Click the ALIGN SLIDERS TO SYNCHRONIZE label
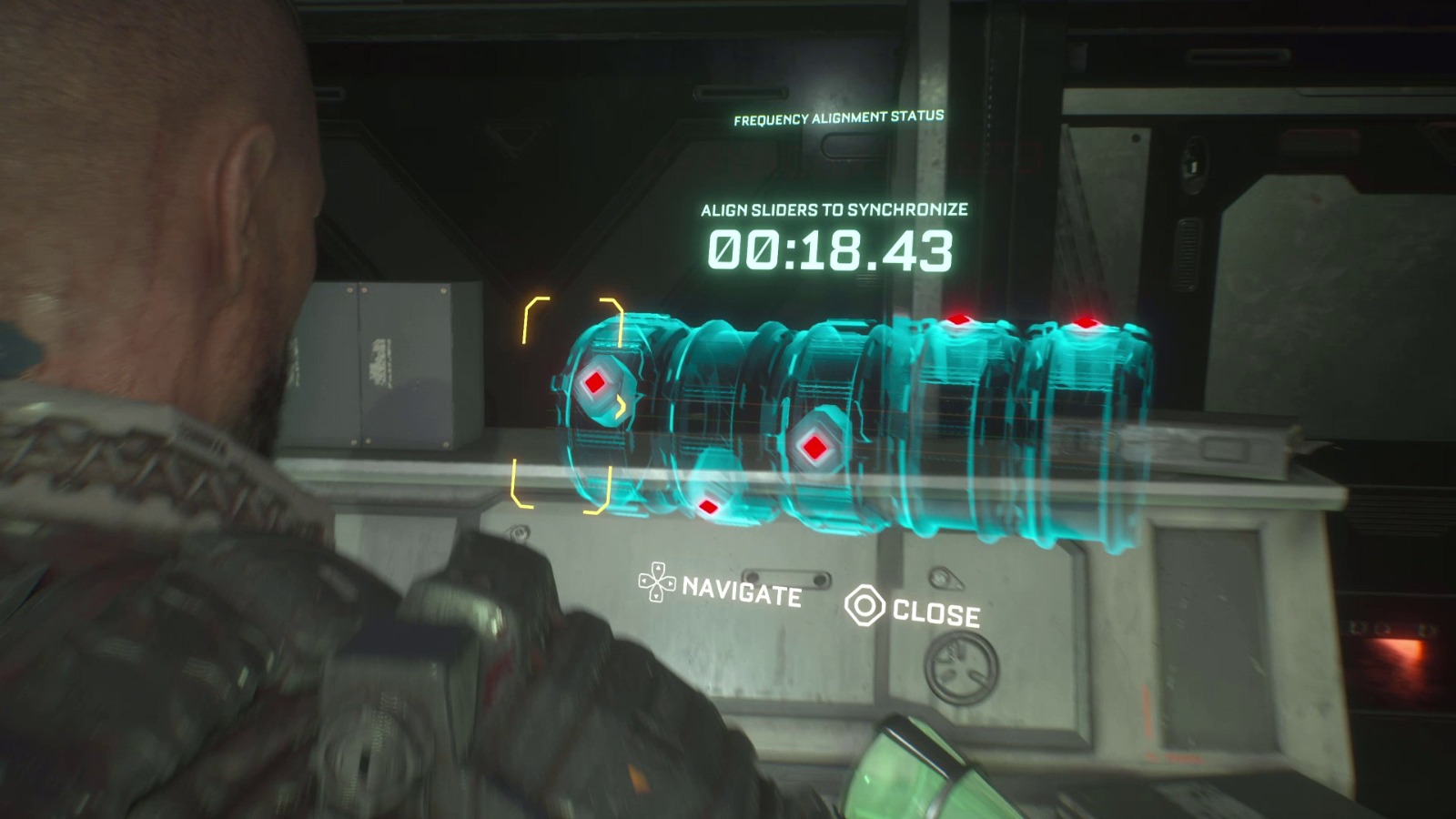The height and width of the screenshot is (819, 1456). 834,207
